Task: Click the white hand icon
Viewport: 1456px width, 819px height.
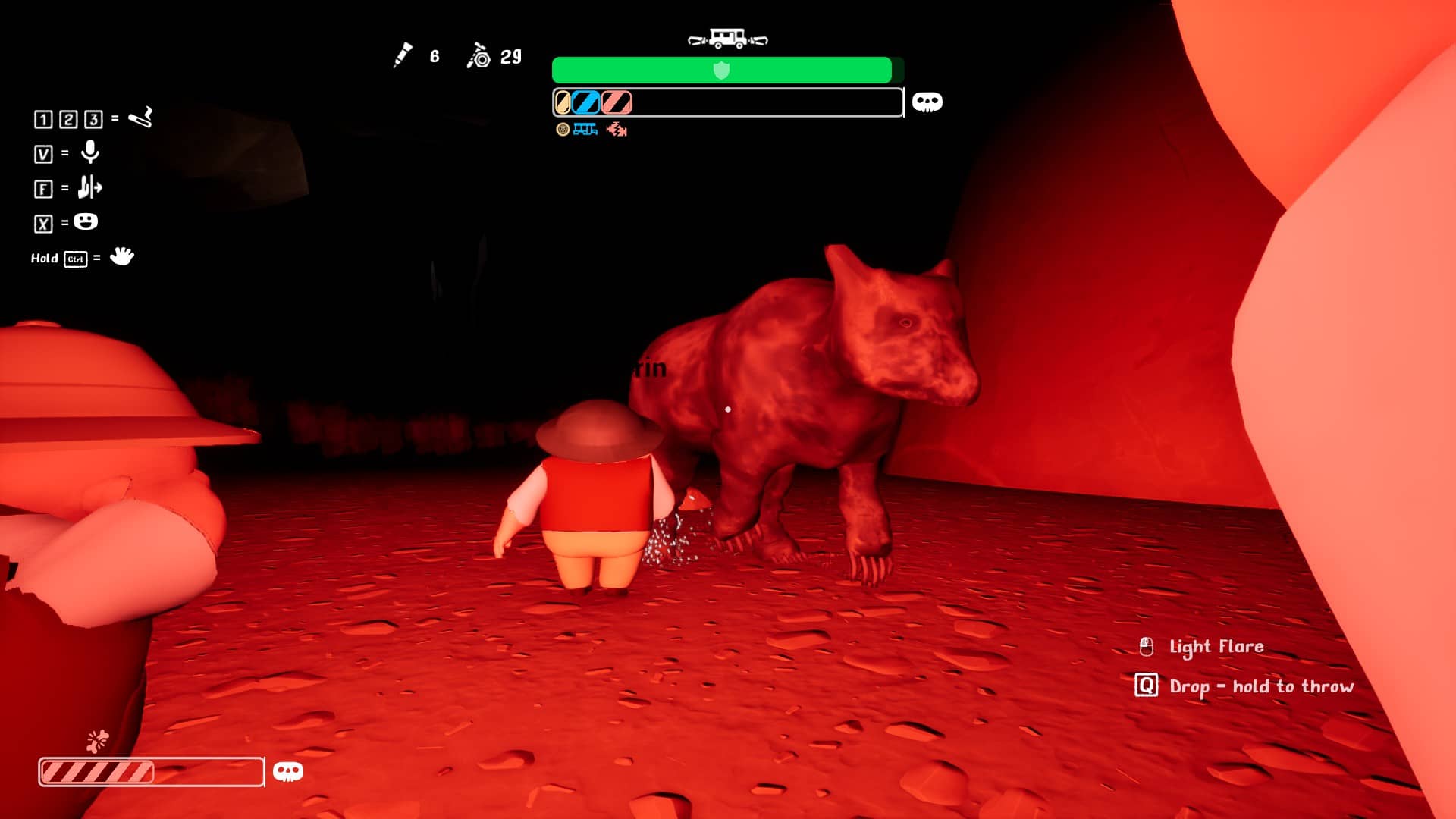Action: click(x=121, y=256)
